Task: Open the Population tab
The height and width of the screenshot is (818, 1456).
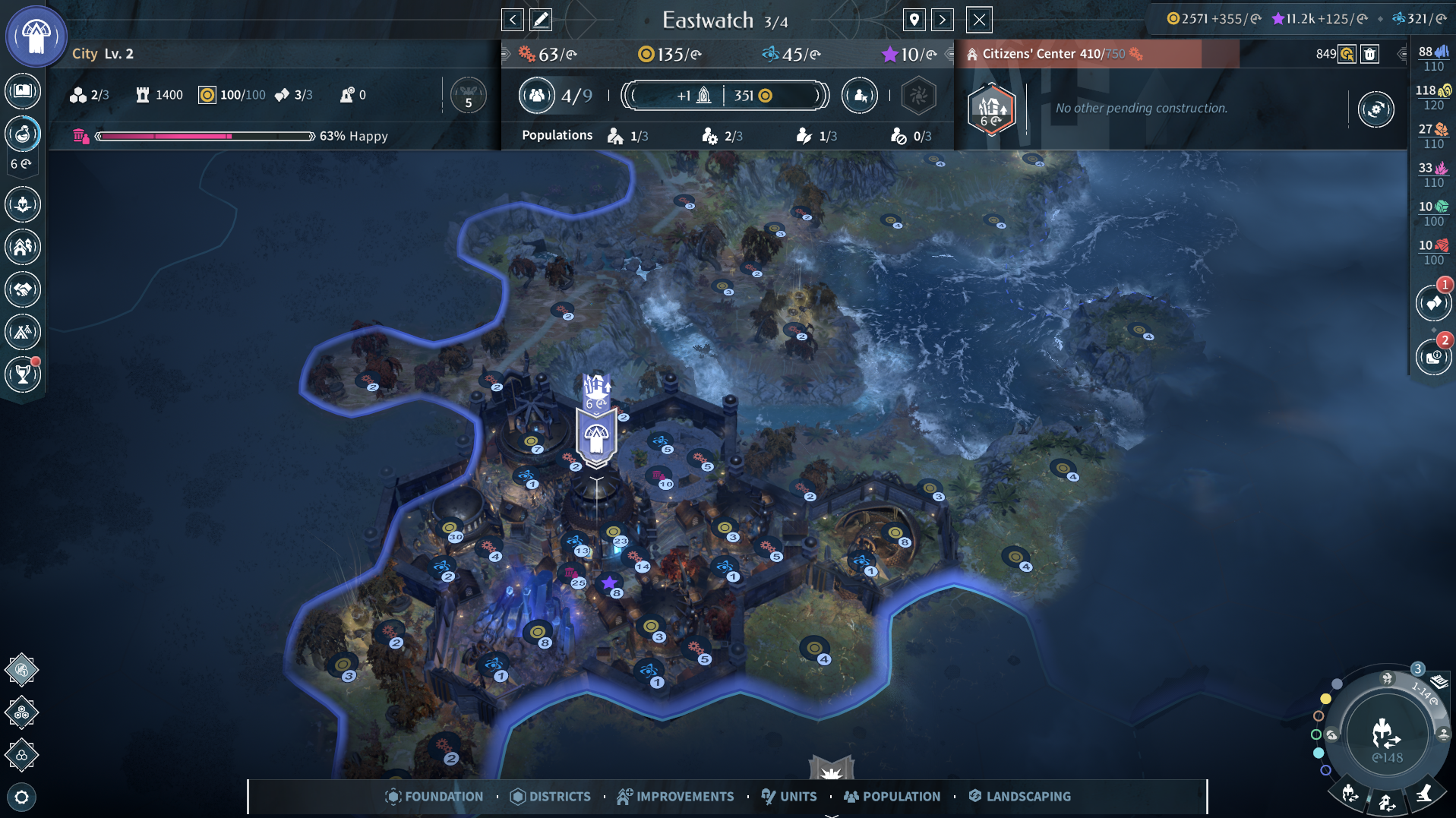Action: (x=892, y=796)
